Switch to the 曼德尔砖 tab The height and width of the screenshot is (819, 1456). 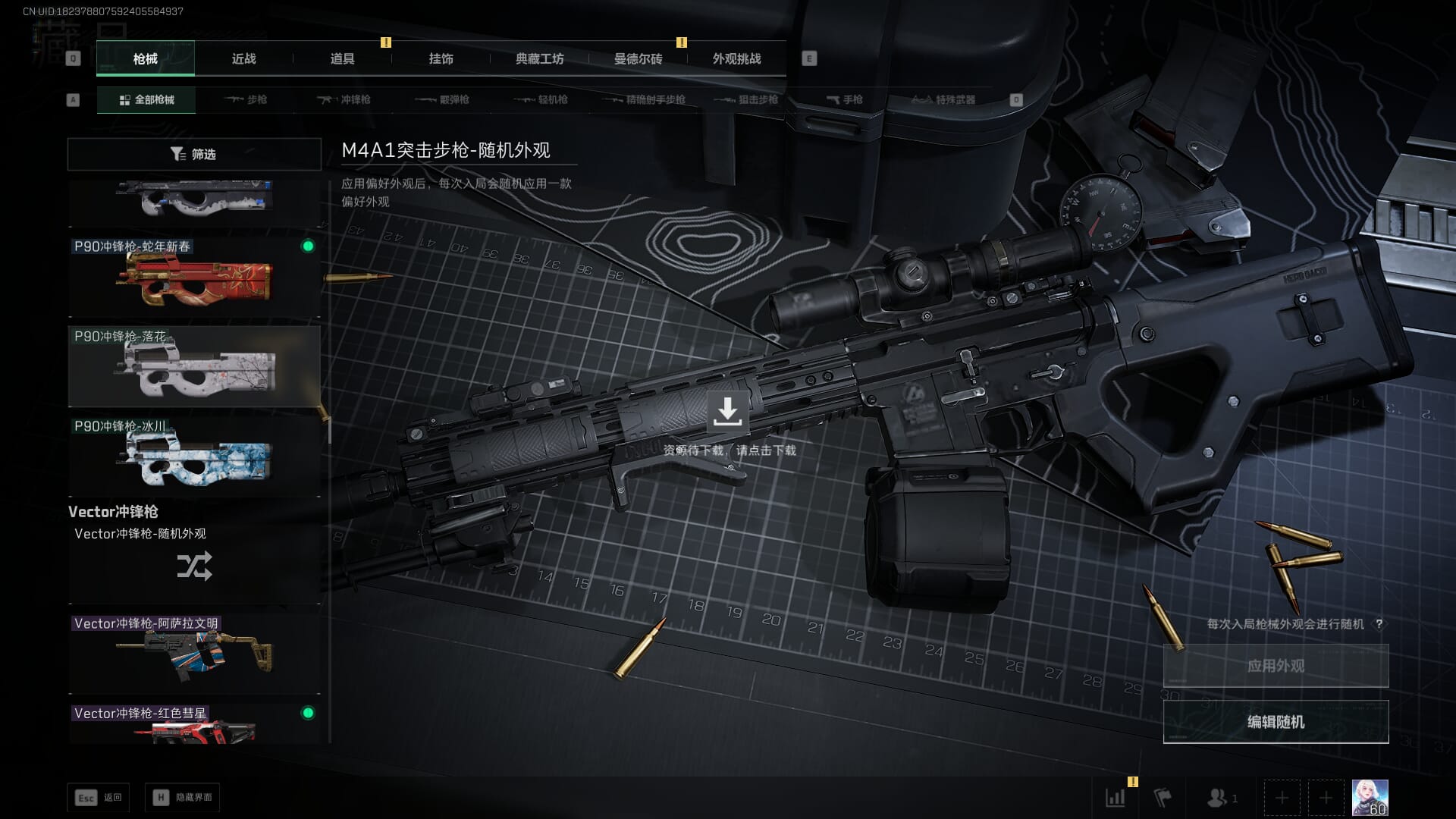point(638,58)
